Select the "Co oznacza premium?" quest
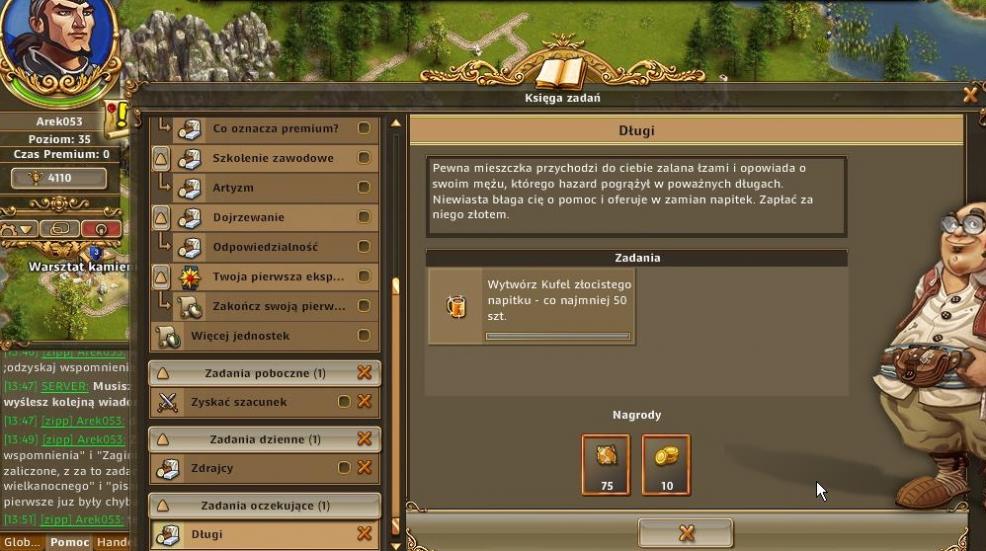The image size is (986, 551). pos(275,129)
